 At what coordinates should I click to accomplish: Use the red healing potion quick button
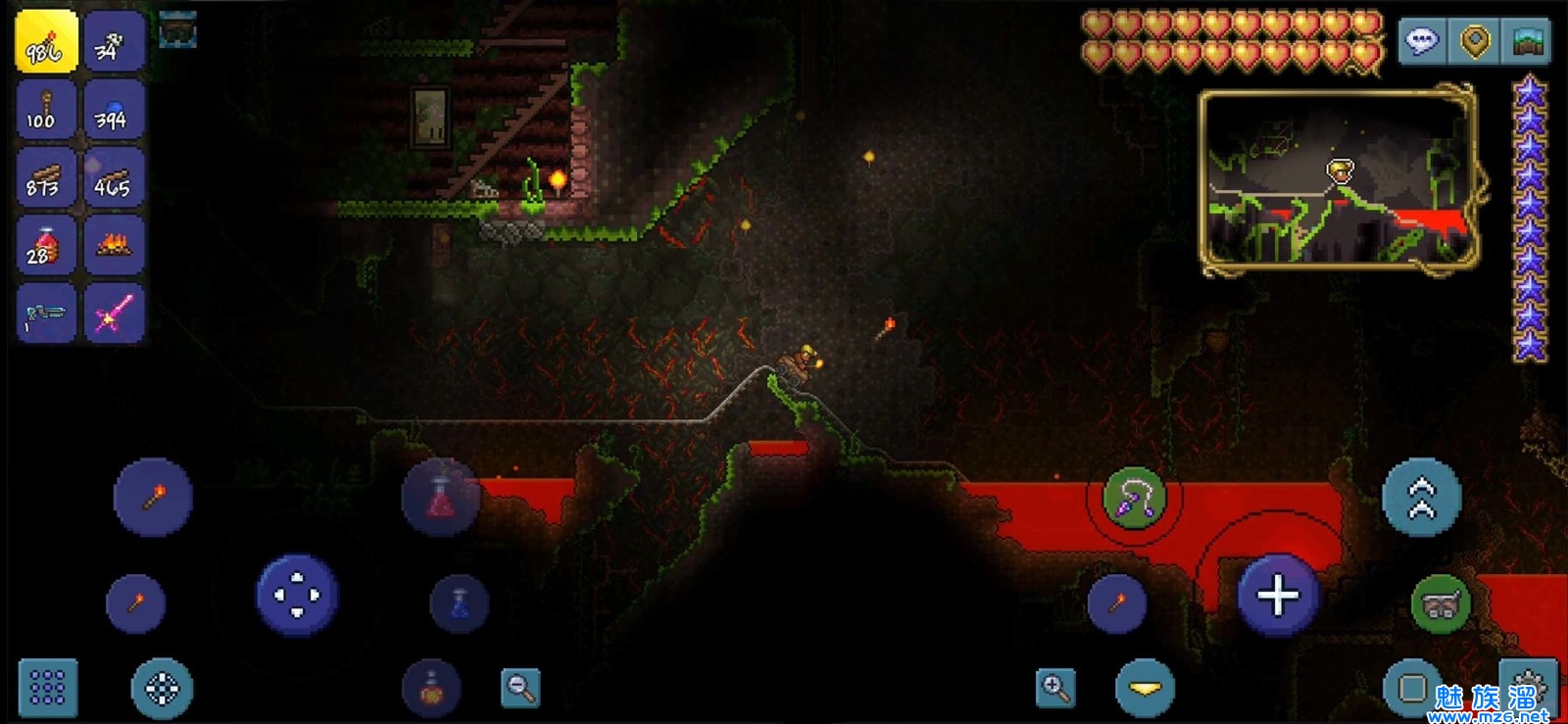pyautogui.click(x=441, y=497)
